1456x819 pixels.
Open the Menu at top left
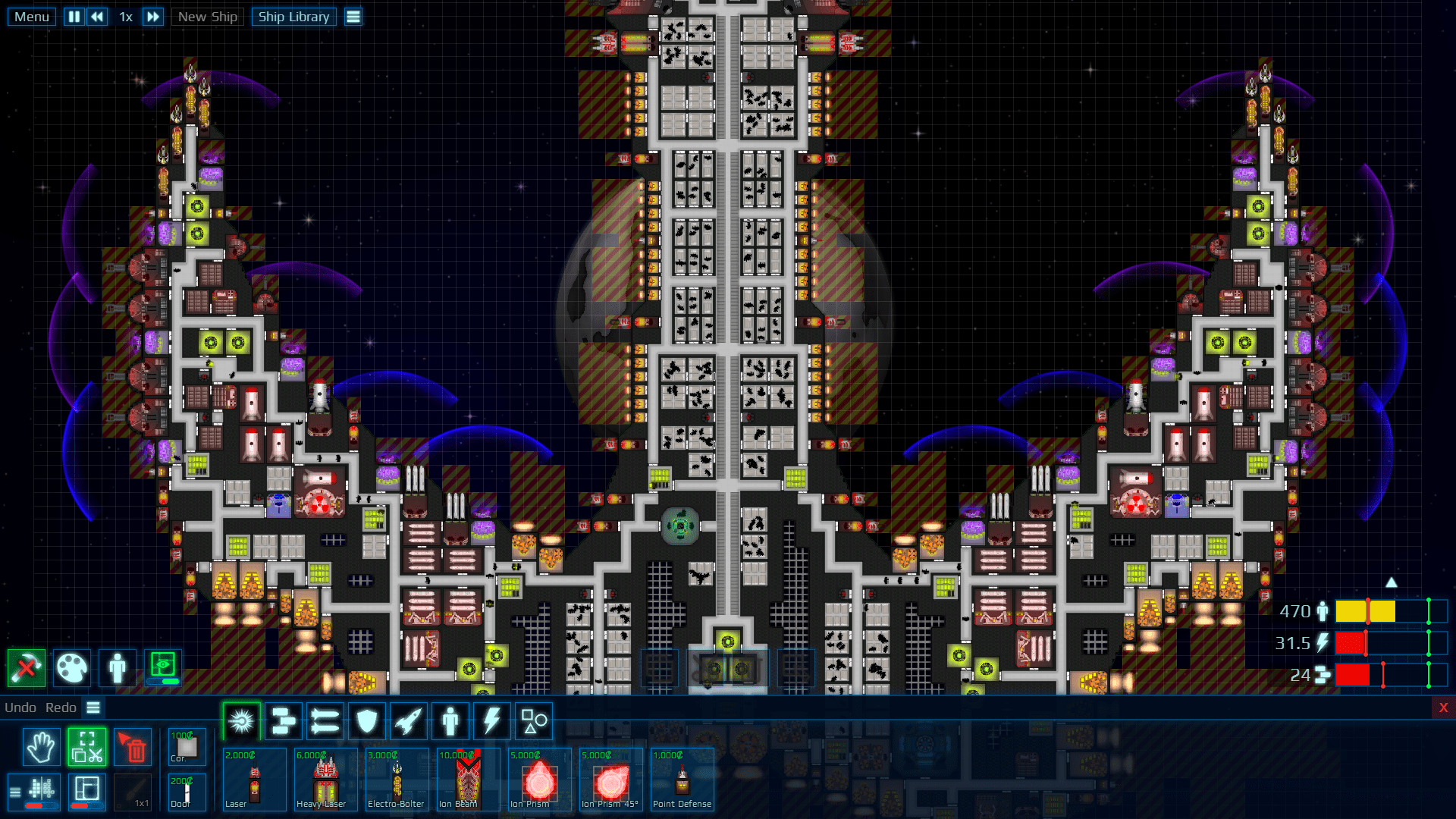[x=30, y=16]
